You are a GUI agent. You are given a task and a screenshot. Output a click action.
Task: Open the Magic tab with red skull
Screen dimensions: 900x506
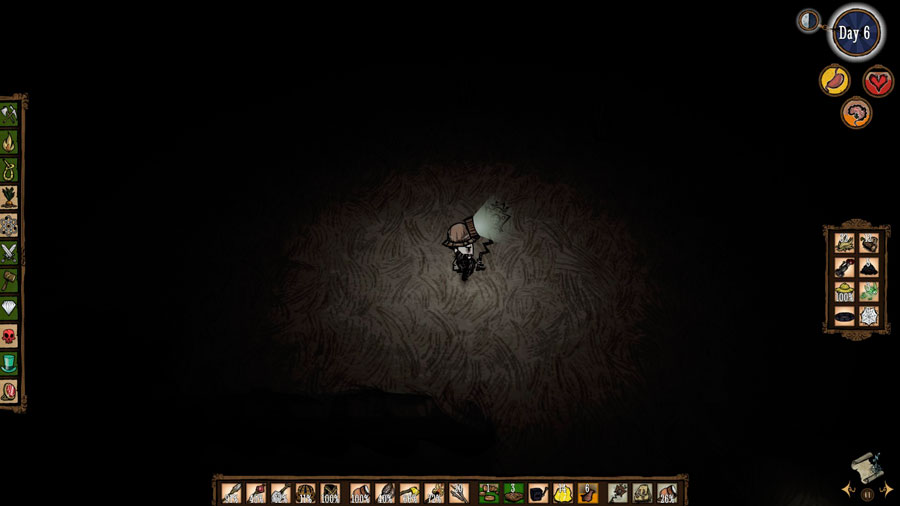(x=10, y=335)
